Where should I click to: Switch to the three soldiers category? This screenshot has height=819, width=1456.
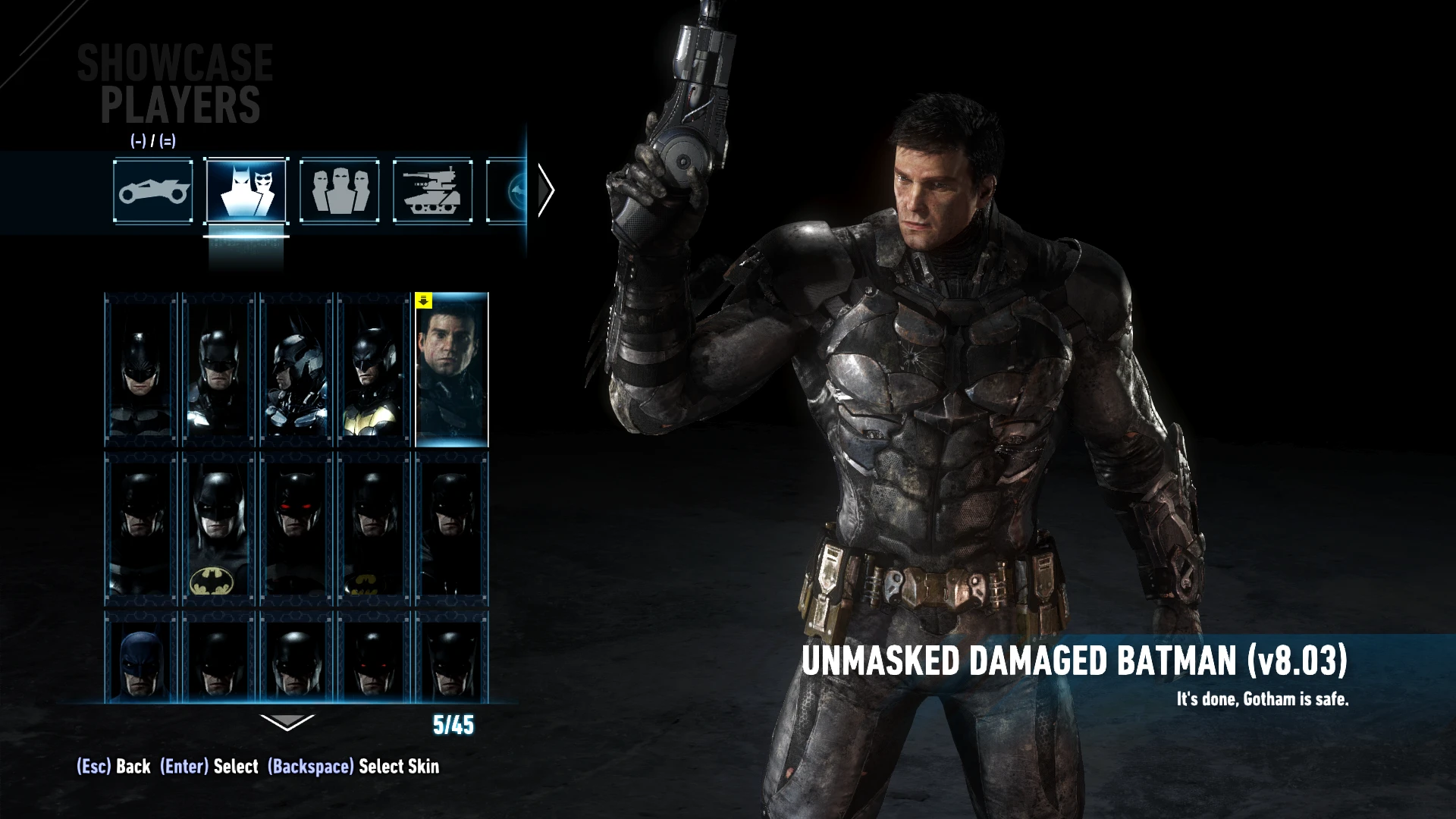340,190
